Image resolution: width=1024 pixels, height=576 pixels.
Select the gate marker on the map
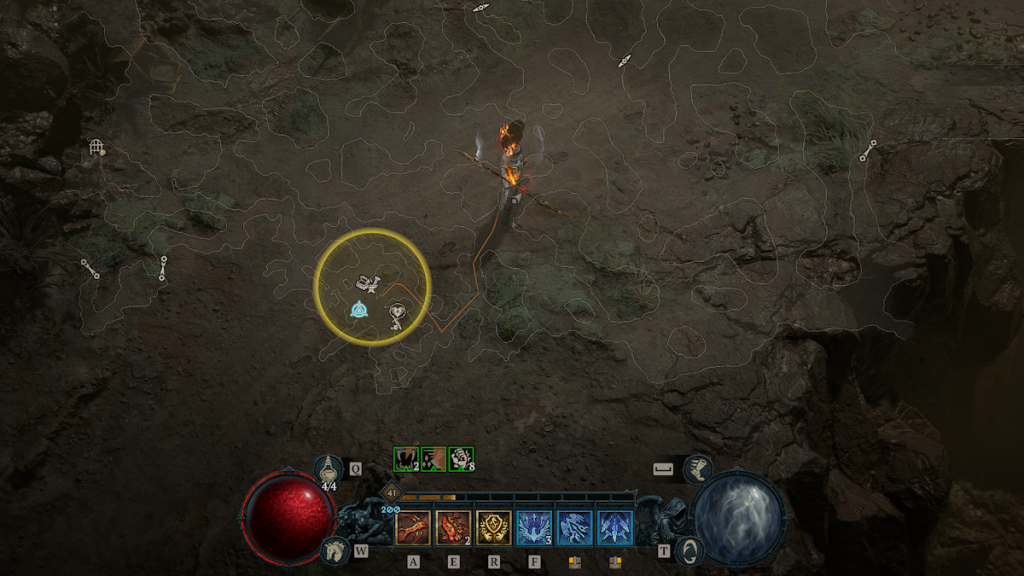point(96,148)
